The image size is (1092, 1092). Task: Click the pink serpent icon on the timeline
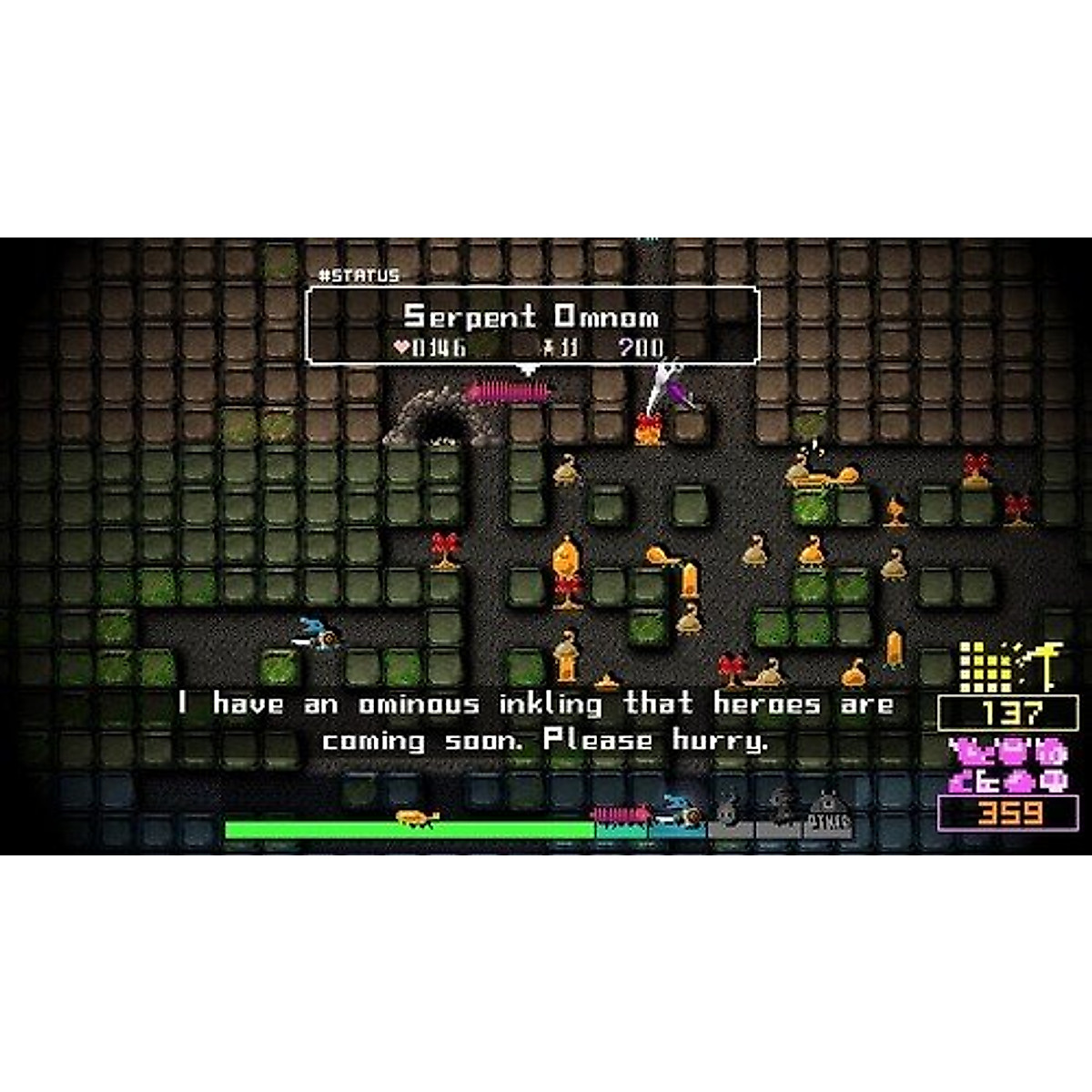click(x=622, y=813)
